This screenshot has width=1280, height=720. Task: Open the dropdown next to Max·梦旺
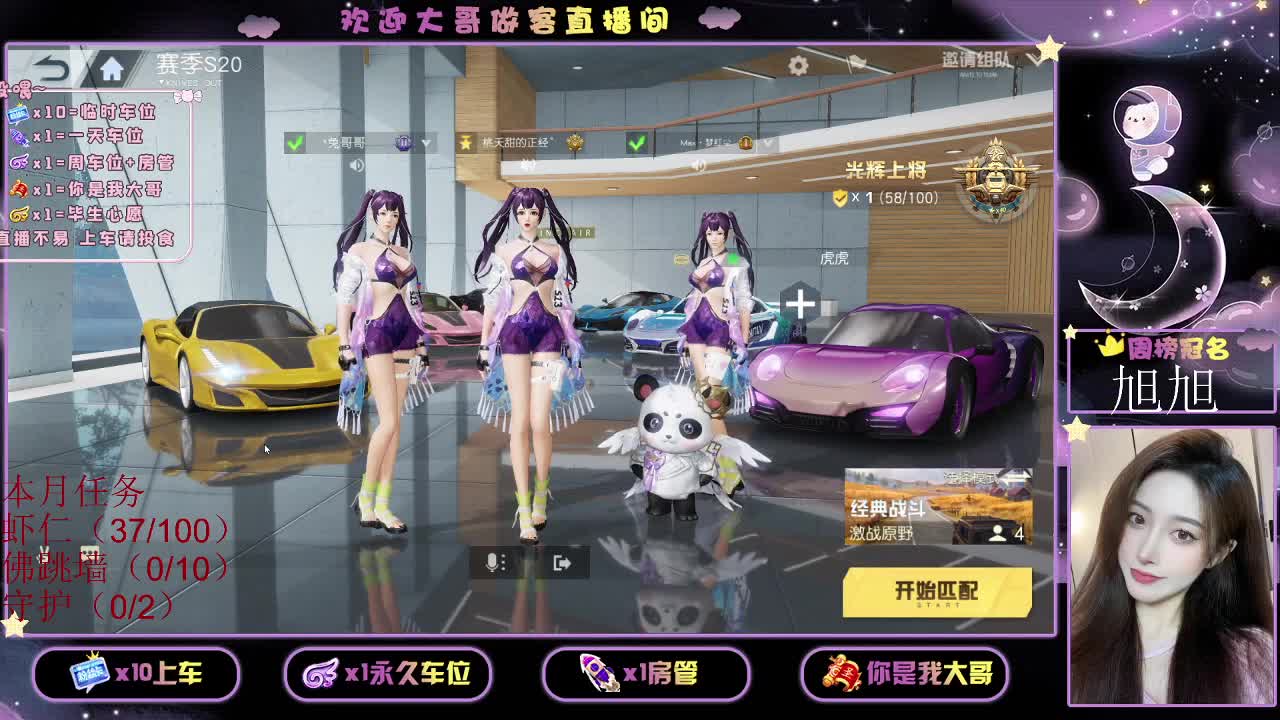(768, 144)
